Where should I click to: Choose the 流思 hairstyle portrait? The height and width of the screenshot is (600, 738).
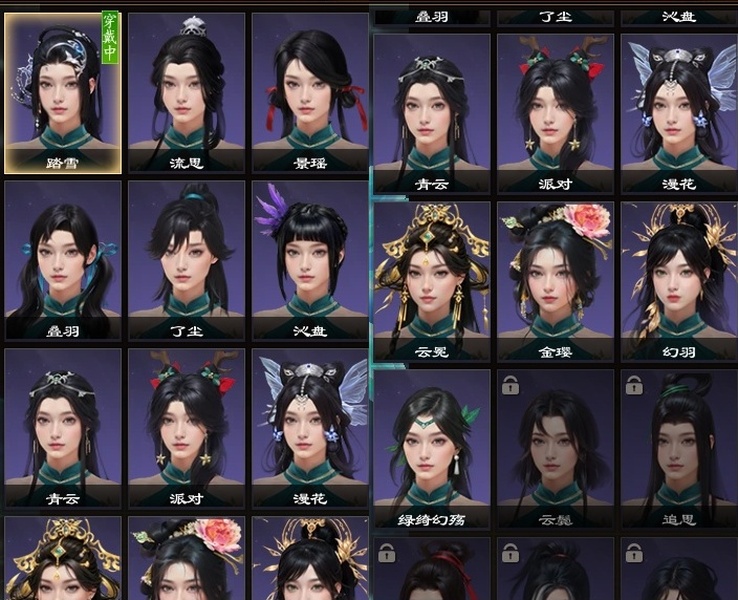[x=186, y=90]
